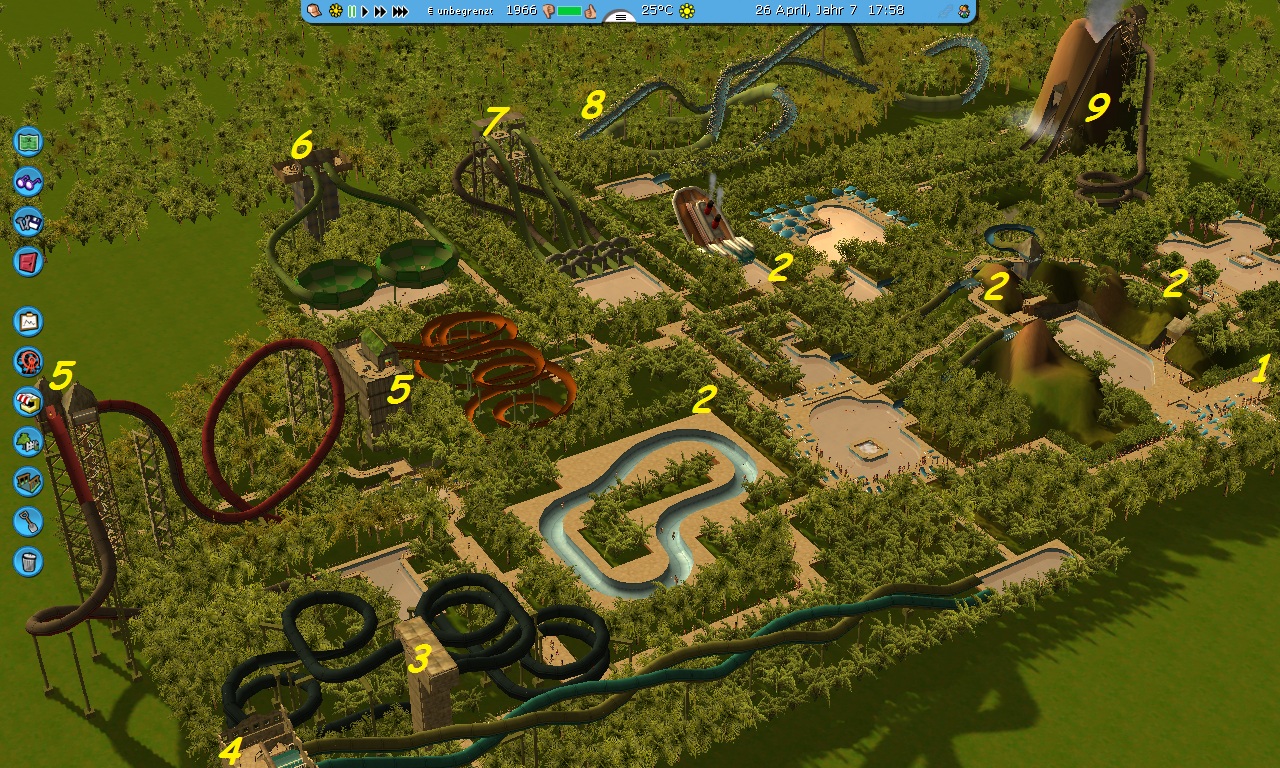Open the guest icon at top bar's right end

(964, 11)
